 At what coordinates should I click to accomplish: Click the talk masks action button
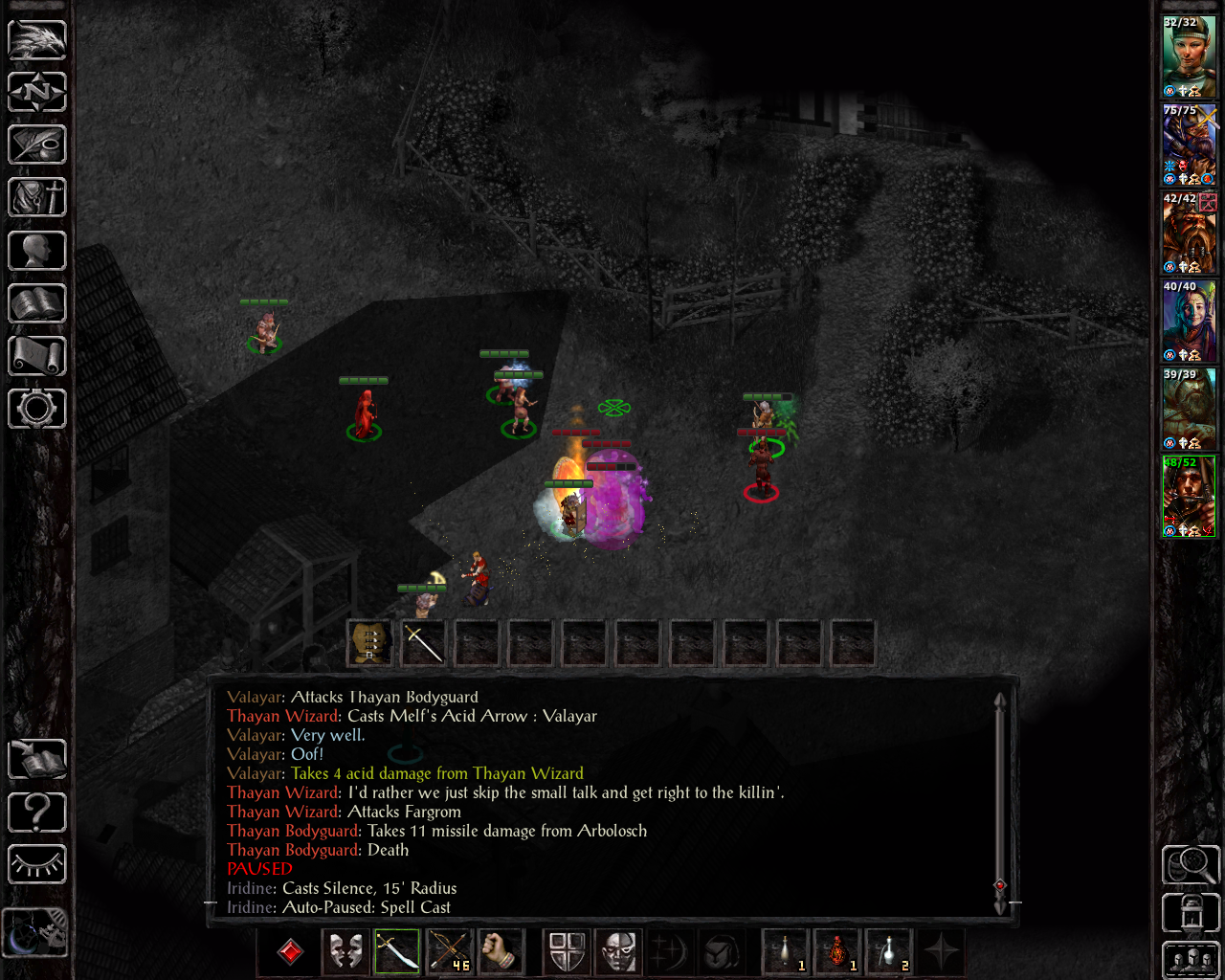pos(345,952)
